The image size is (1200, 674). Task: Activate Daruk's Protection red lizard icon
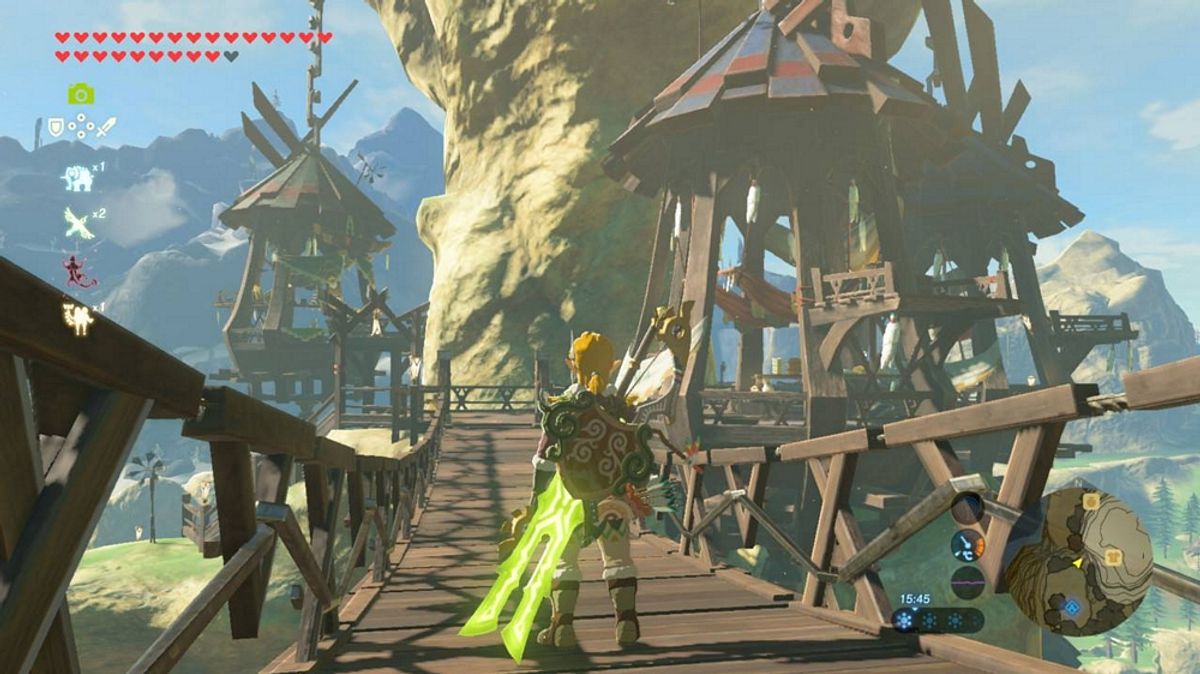[75, 271]
